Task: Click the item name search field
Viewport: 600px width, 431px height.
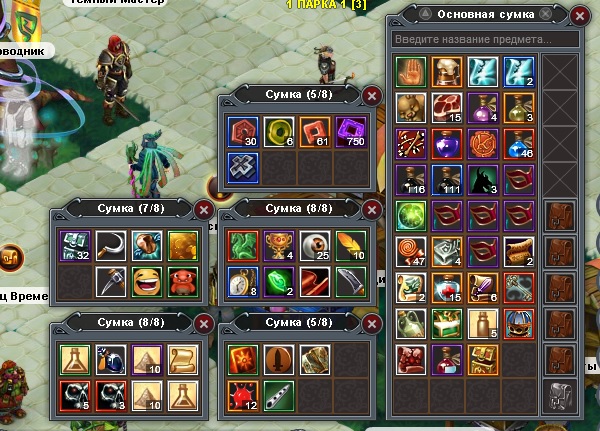Action: tap(486, 39)
